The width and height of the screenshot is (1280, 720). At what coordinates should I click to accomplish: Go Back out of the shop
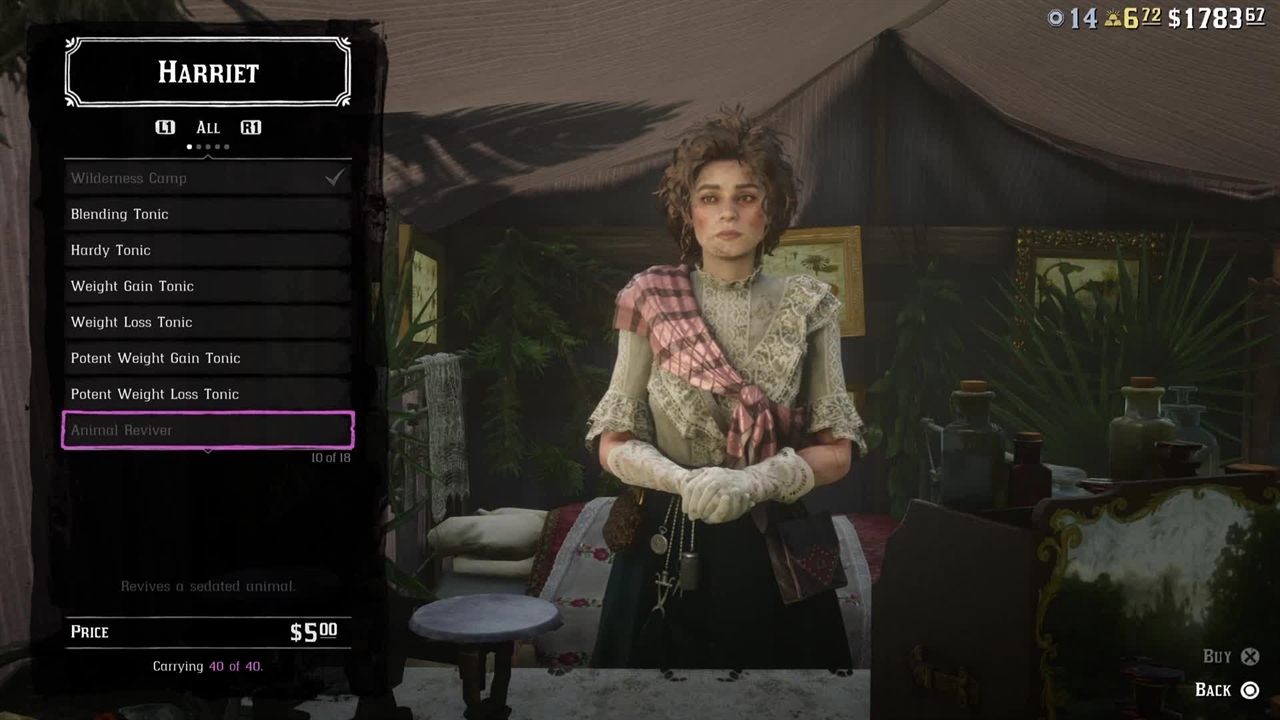click(1227, 690)
